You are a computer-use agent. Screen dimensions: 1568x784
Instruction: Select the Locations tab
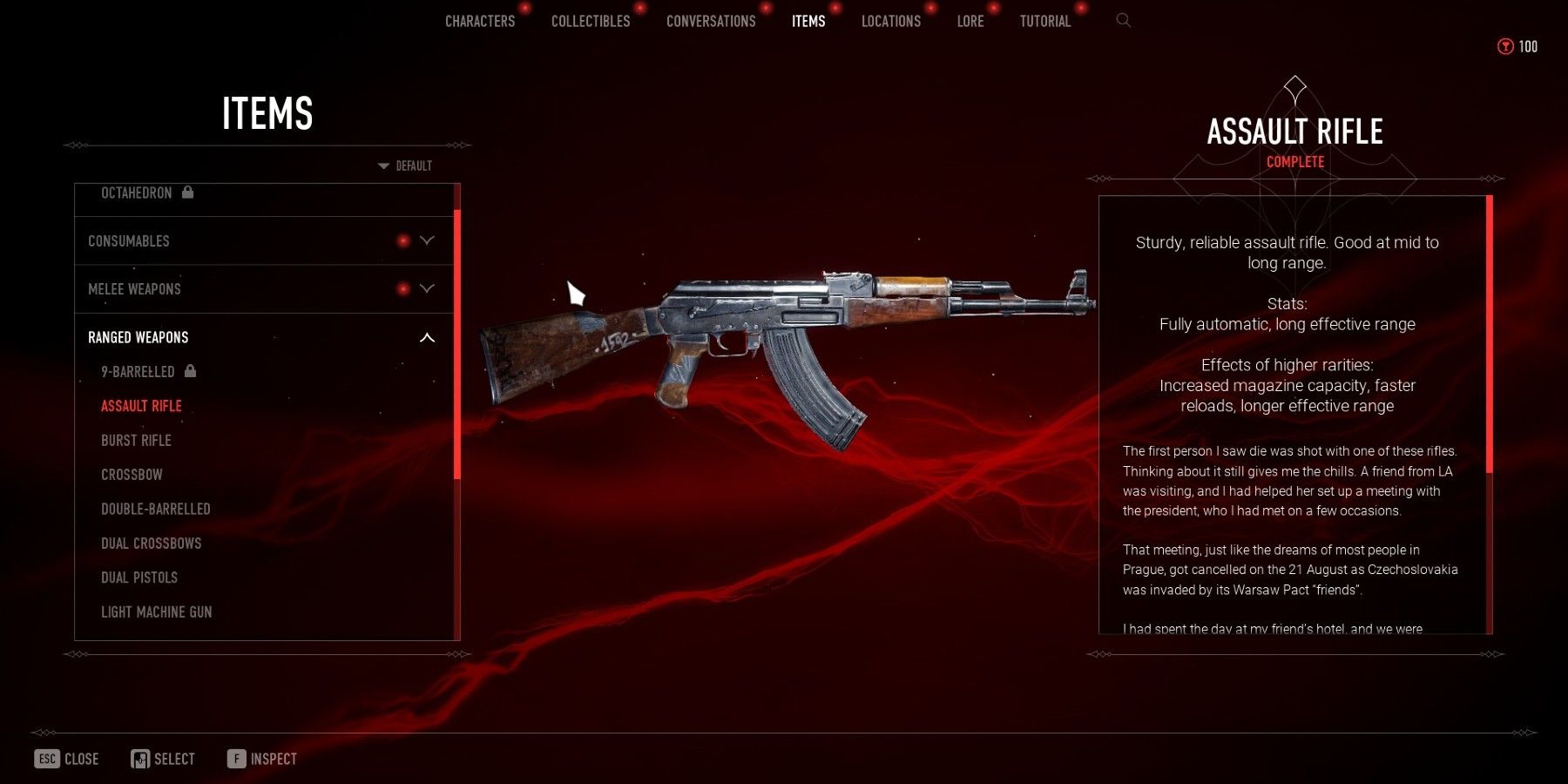click(x=890, y=21)
